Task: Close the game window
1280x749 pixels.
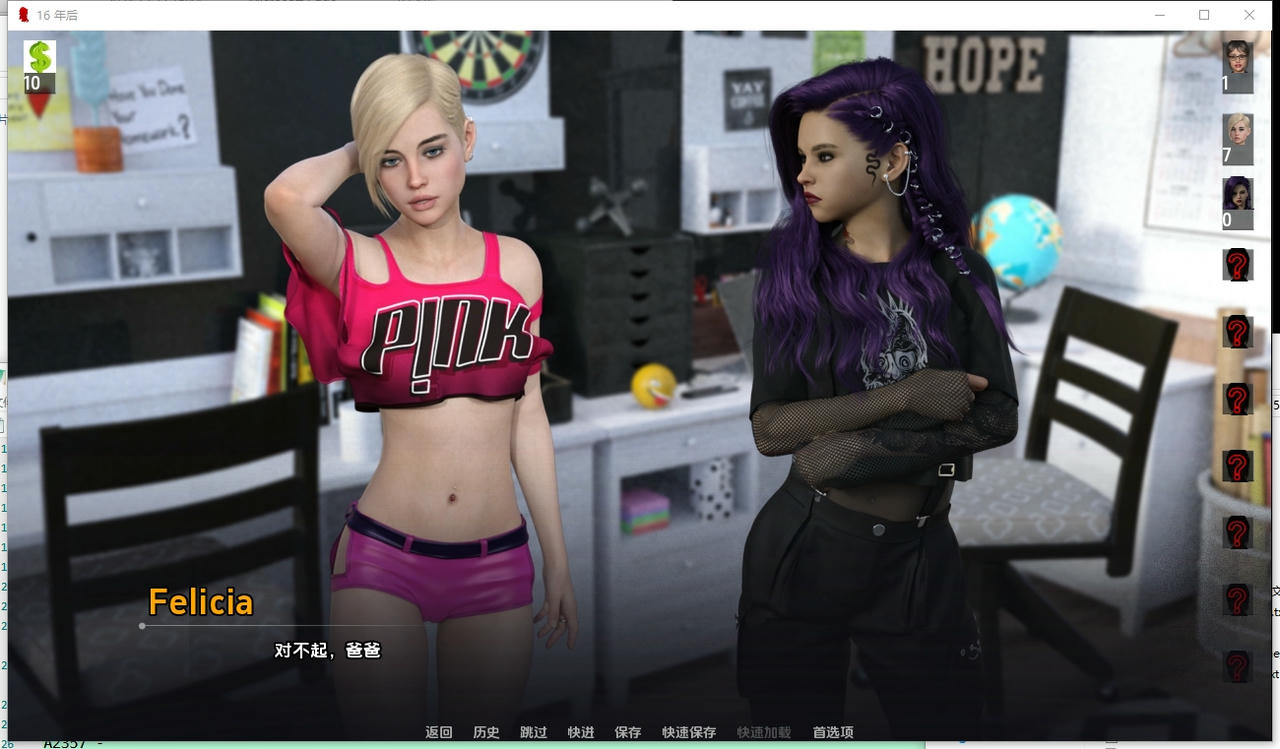Action: [1249, 15]
